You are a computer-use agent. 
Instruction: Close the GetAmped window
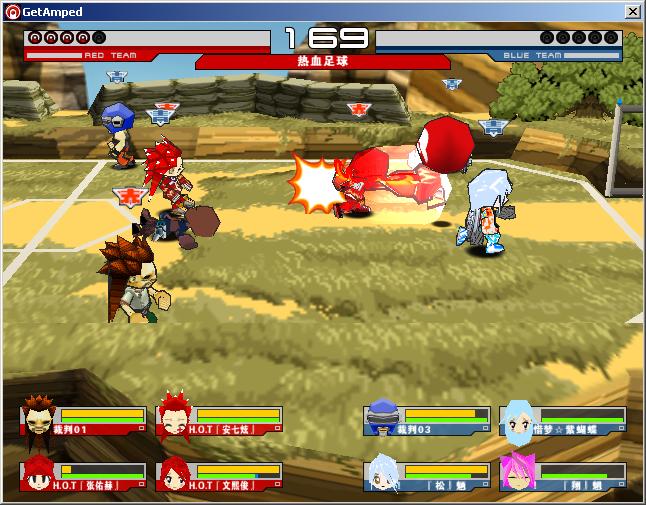tap(632, 11)
